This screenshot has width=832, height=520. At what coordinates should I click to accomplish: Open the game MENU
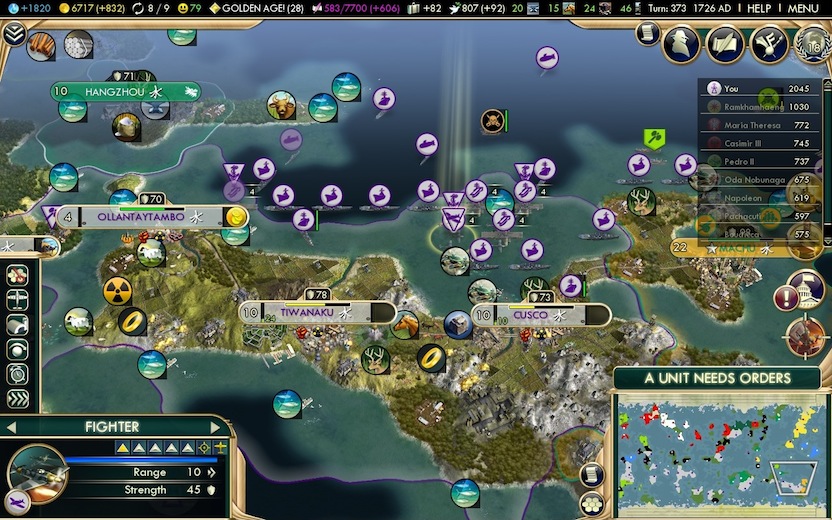[802, 8]
